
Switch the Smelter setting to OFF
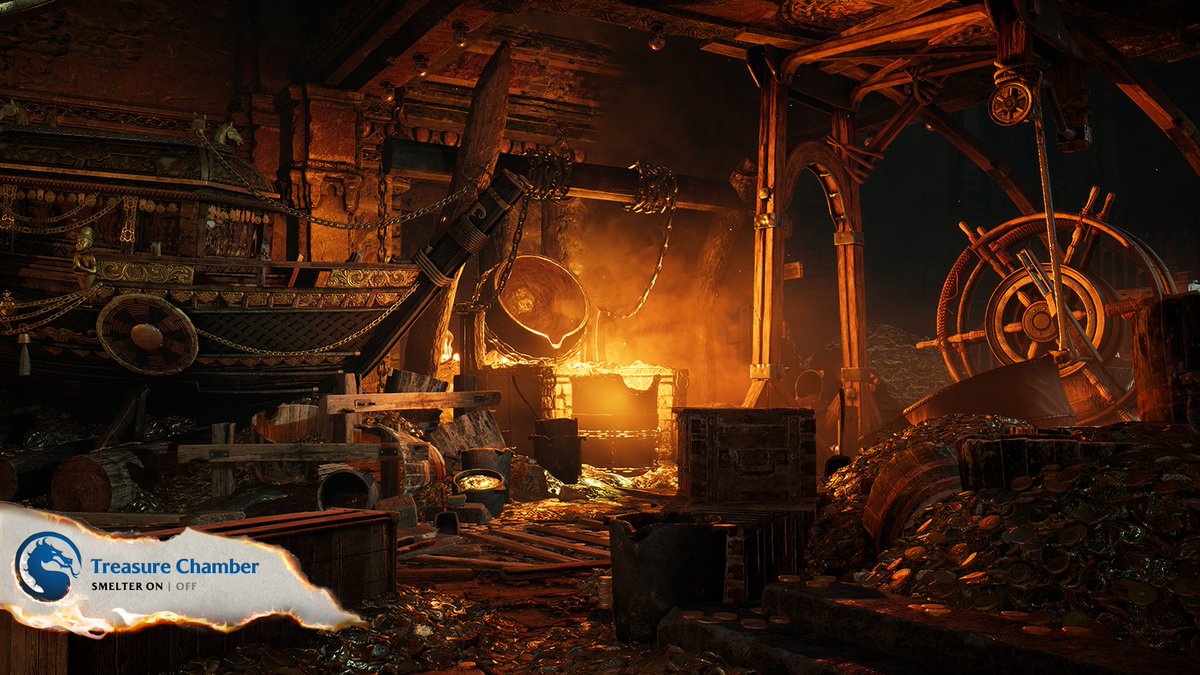tap(186, 585)
